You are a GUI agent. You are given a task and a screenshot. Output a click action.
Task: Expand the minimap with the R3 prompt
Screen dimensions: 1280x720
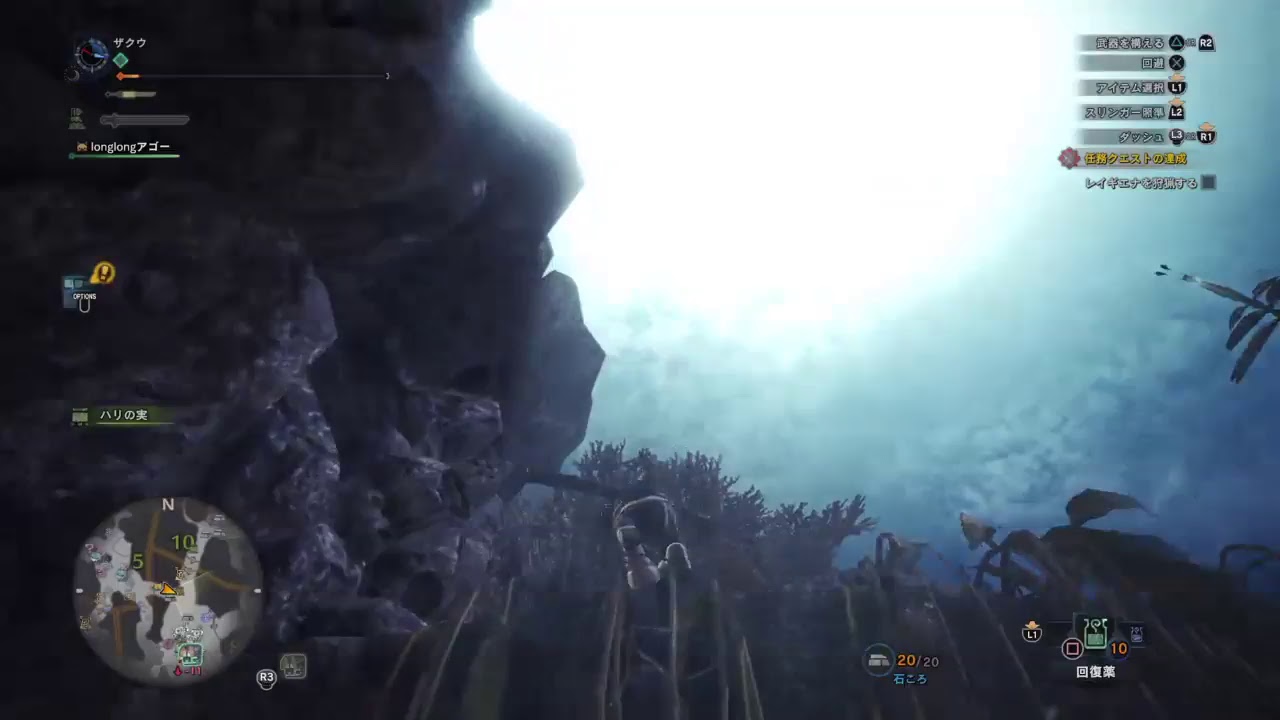click(266, 677)
